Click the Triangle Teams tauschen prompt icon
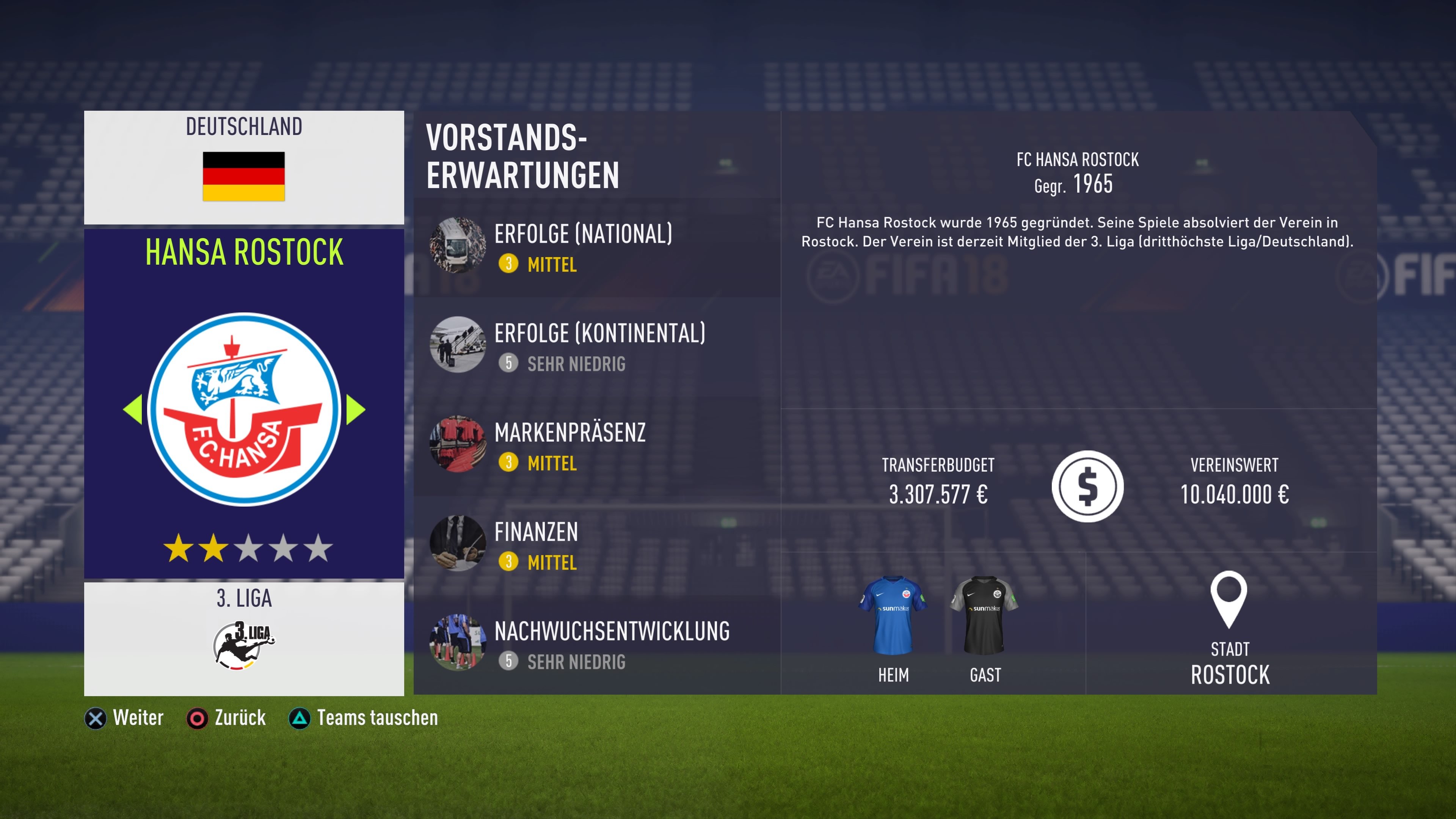 click(x=300, y=719)
